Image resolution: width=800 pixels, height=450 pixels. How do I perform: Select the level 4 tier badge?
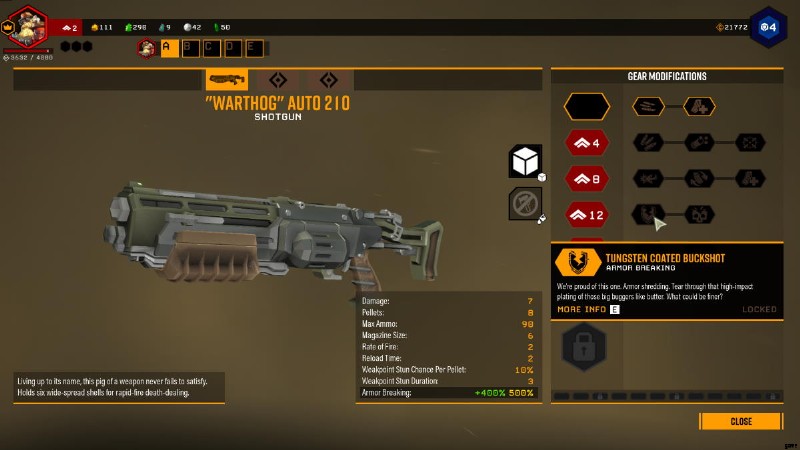[586, 143]
